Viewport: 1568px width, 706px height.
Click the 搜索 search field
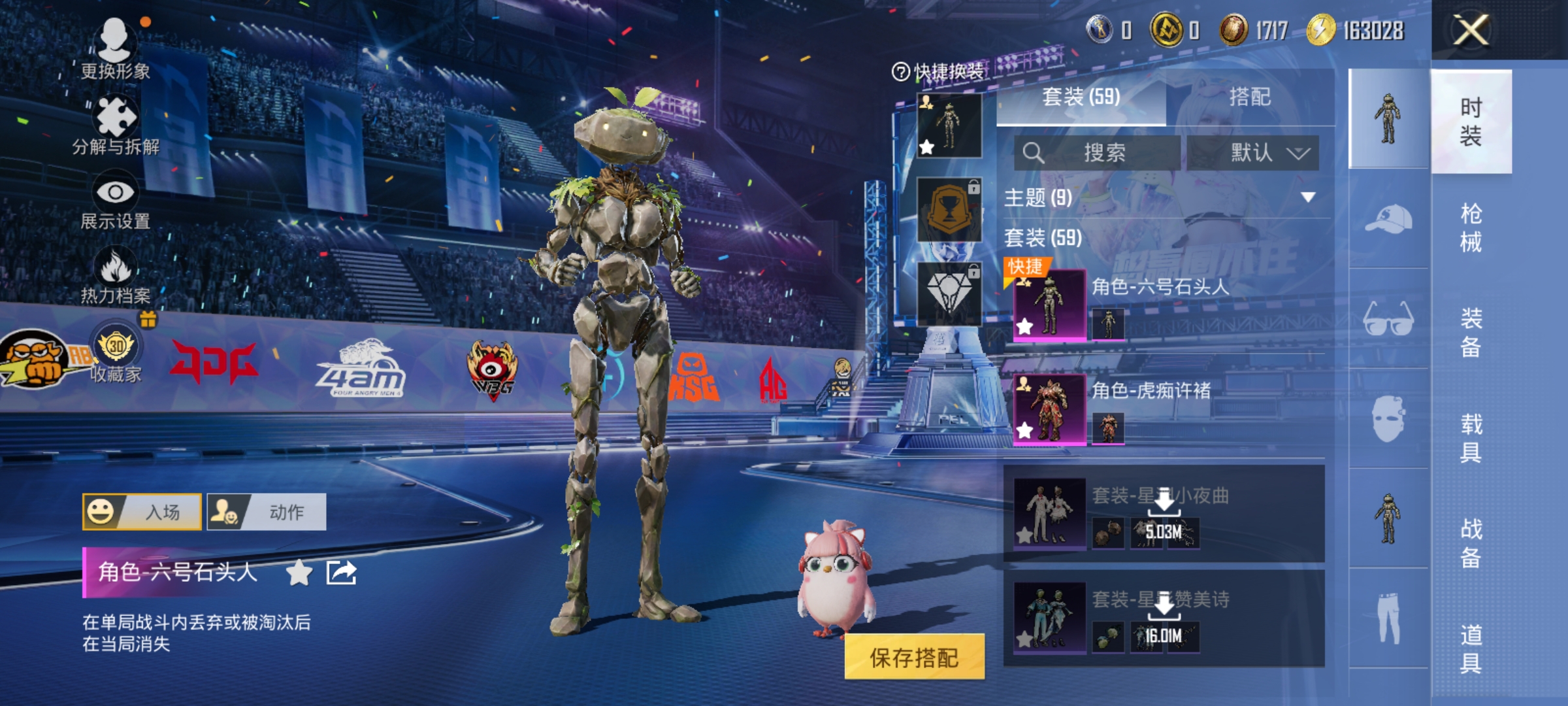coord(1098,153)
